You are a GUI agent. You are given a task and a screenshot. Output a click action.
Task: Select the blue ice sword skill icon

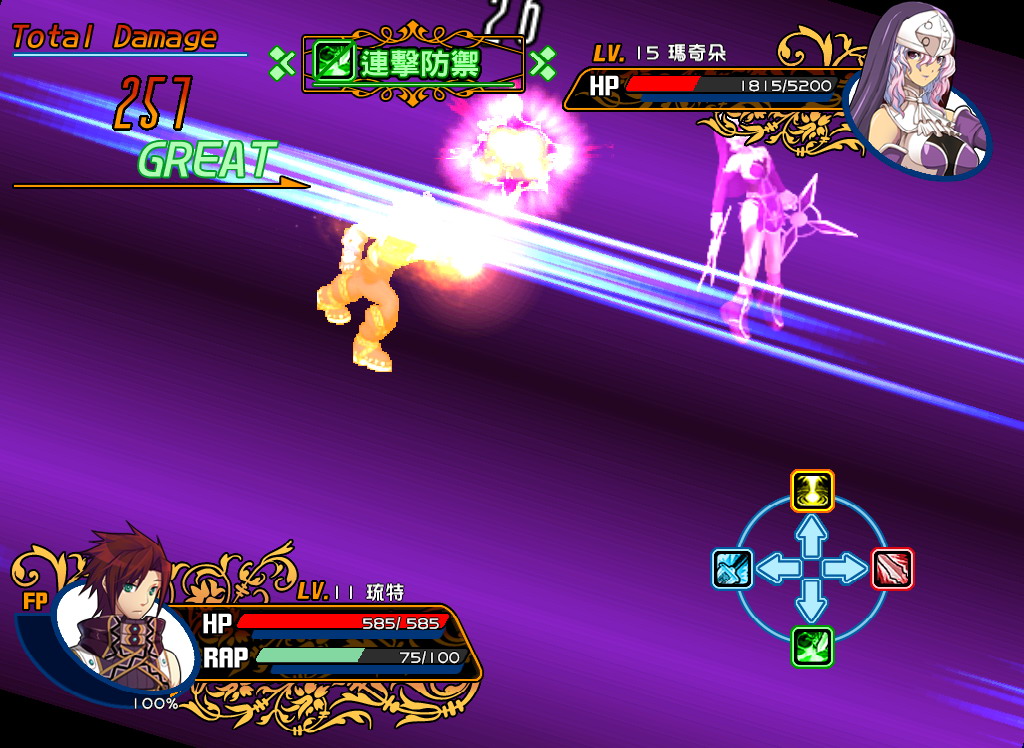coord(732,569)
